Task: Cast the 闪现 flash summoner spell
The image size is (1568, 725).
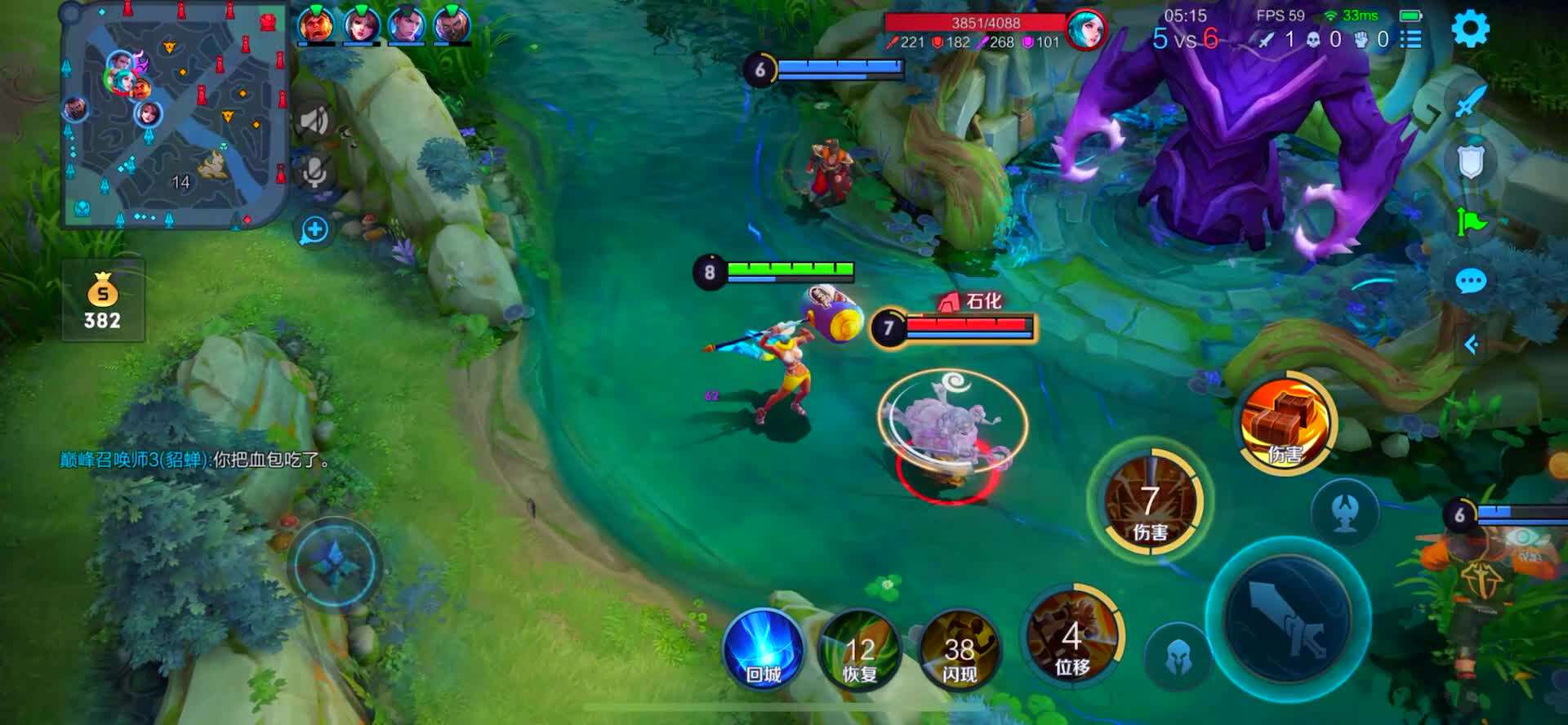Action: (959, 651)
